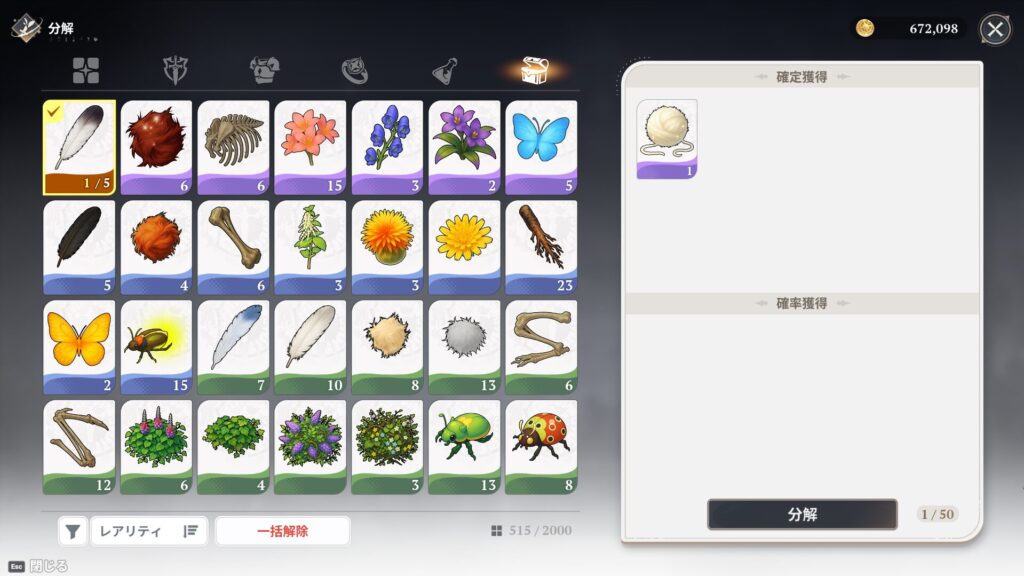1024x576 pixels.
Task: Deselect the checked white feather slot
Action: pyautogui.click(x=79, y=147)
